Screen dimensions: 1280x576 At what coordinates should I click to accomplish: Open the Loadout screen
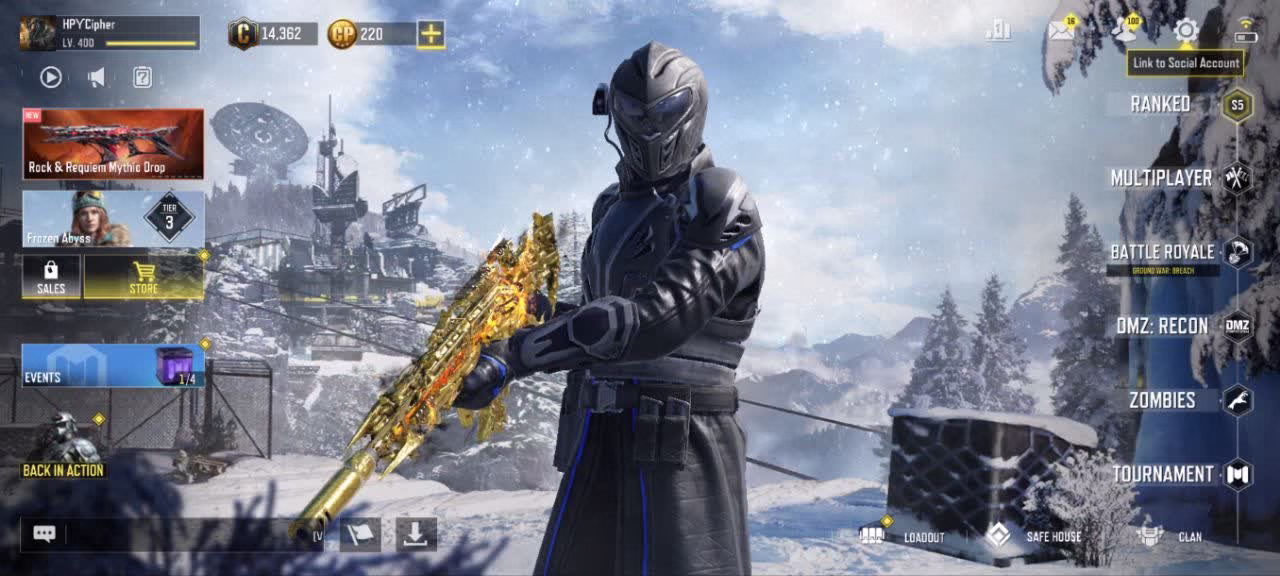[903, 536]
